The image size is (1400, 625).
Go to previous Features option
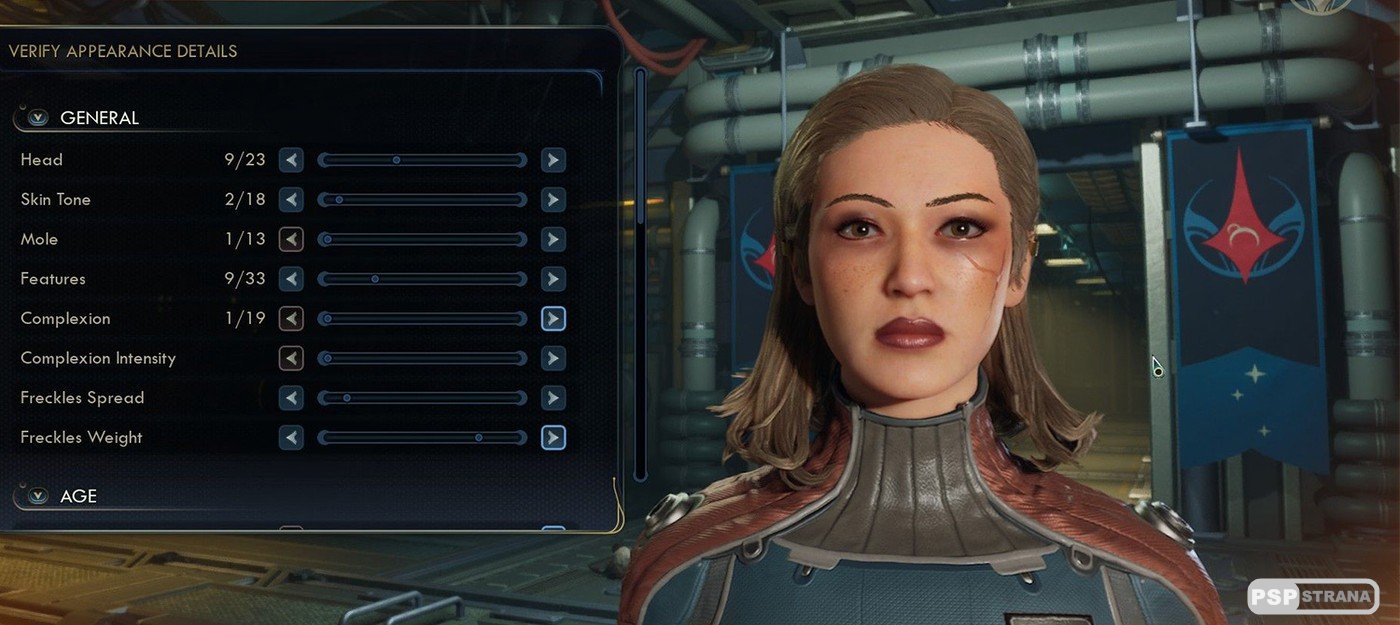point(291,279)
